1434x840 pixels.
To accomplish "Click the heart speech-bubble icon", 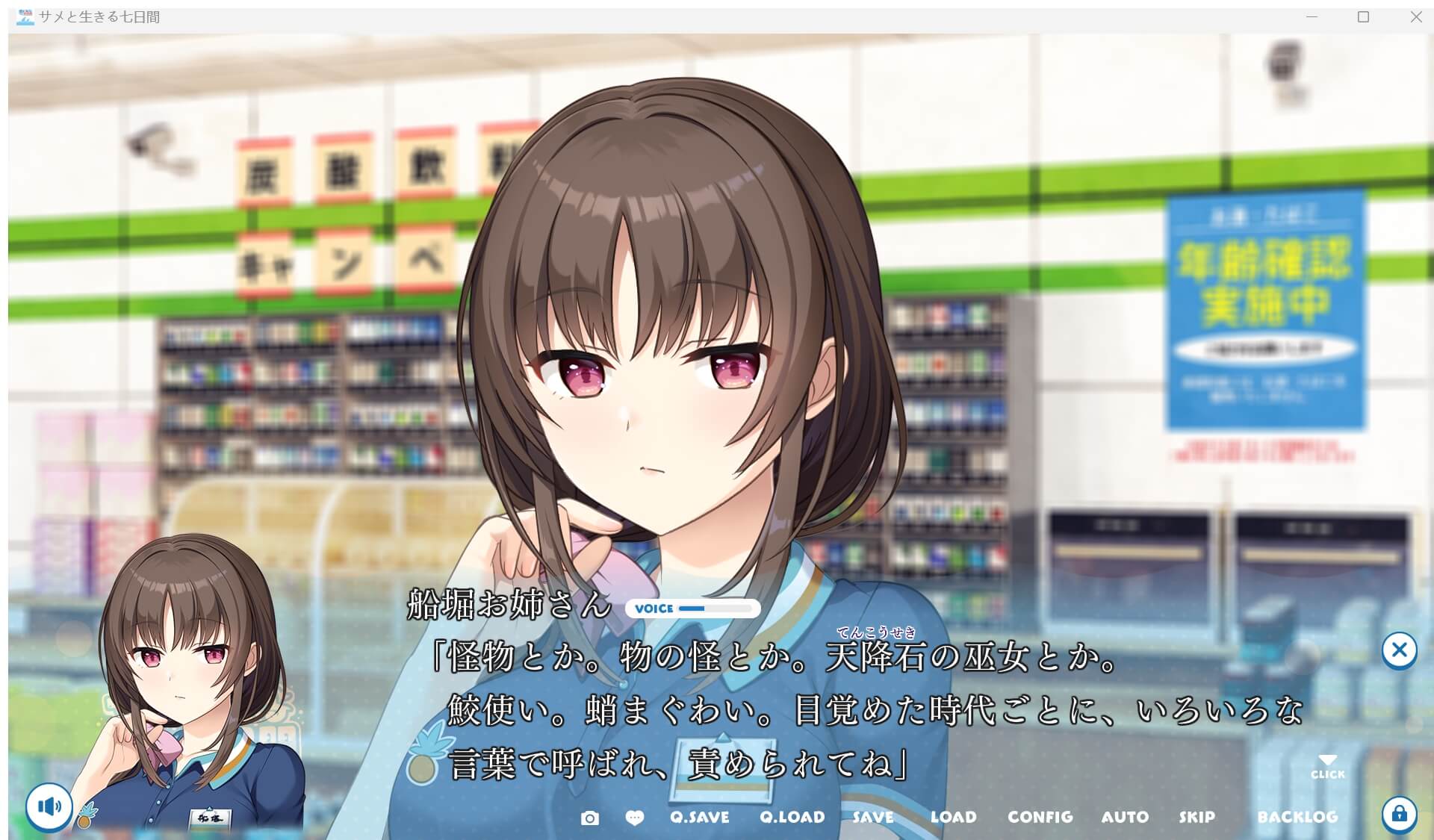I will tap(634, 818).
